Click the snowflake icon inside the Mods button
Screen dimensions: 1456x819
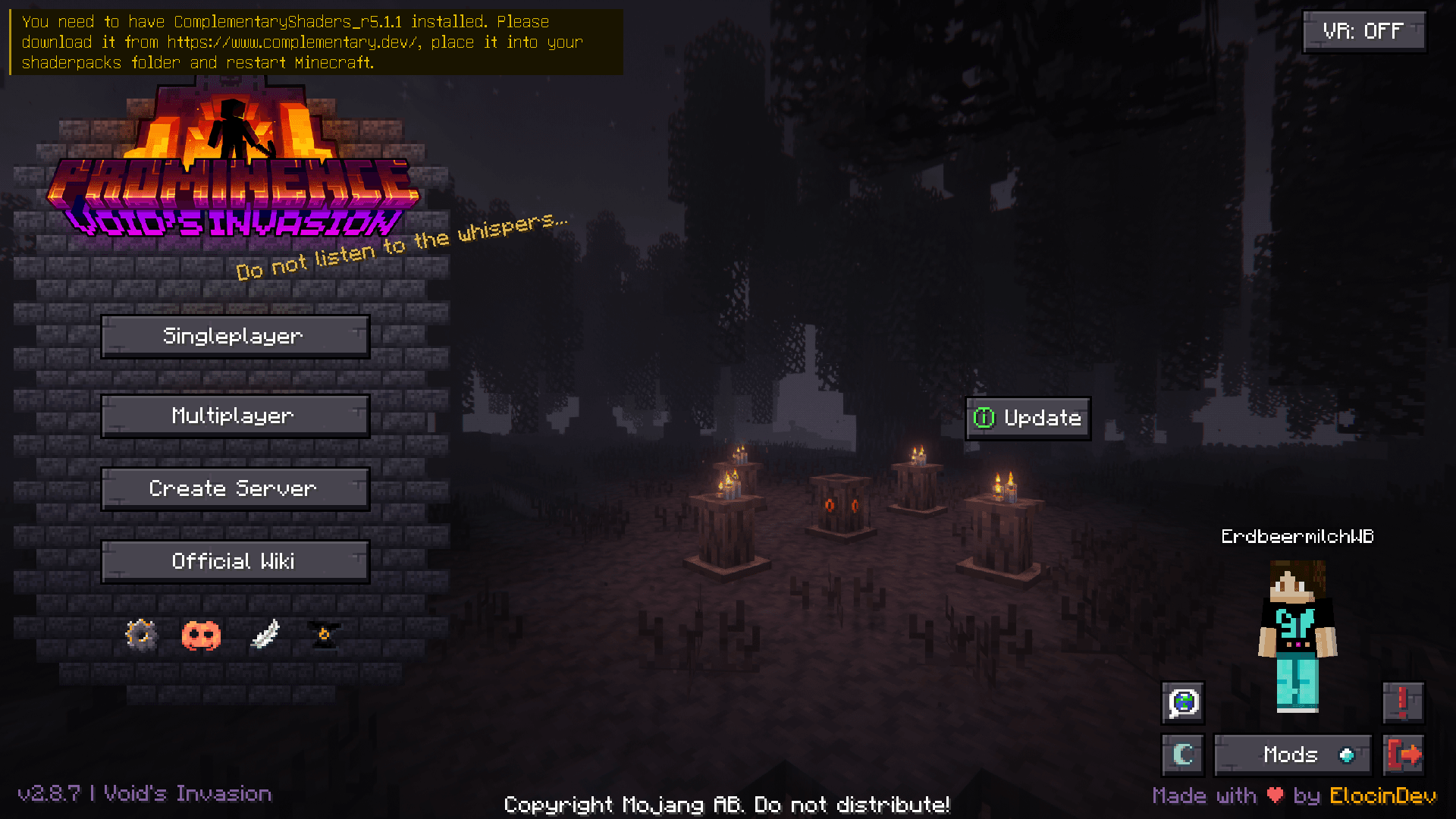click(1347, 755)
